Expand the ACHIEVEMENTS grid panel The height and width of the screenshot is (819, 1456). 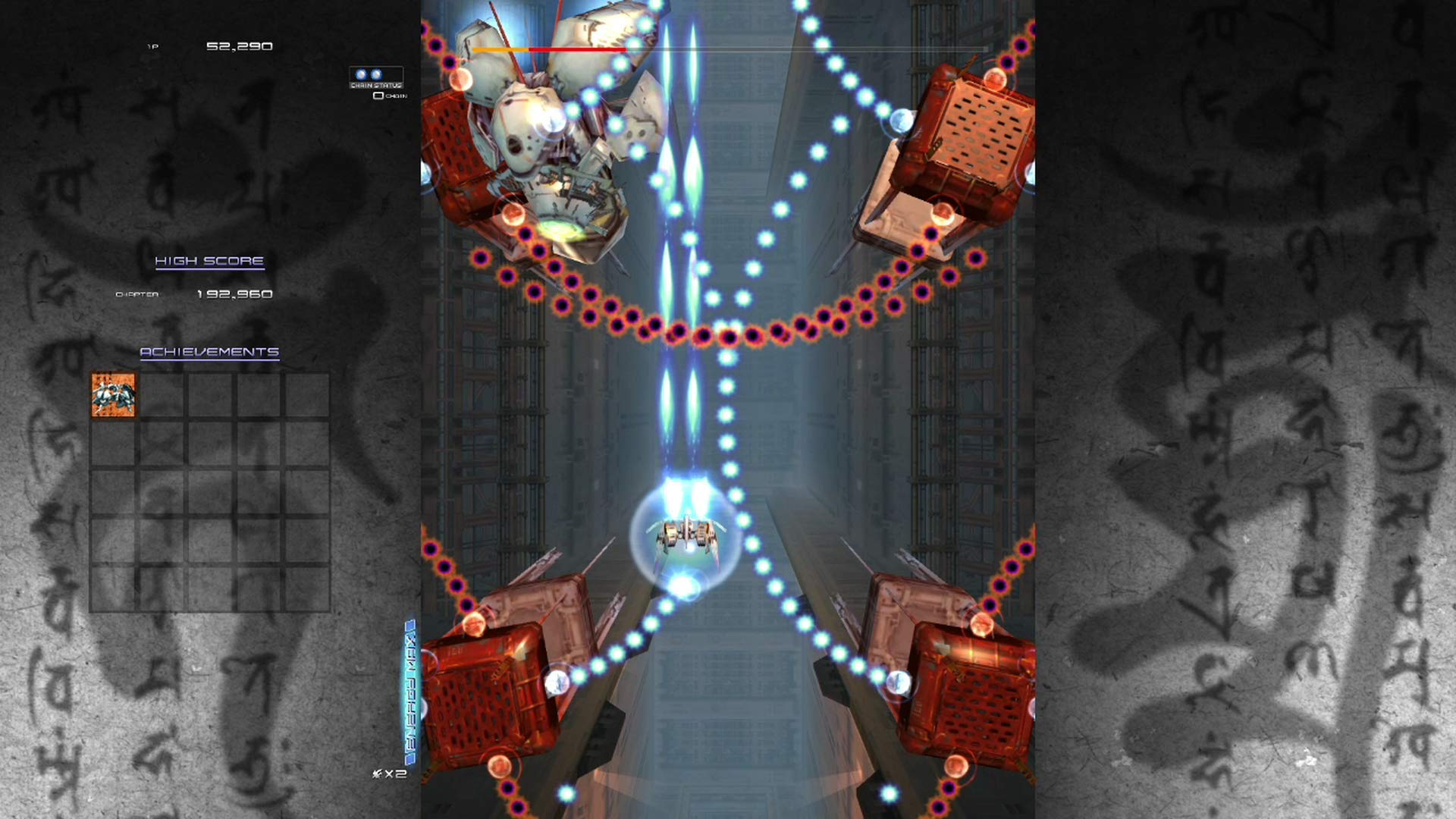211,489
